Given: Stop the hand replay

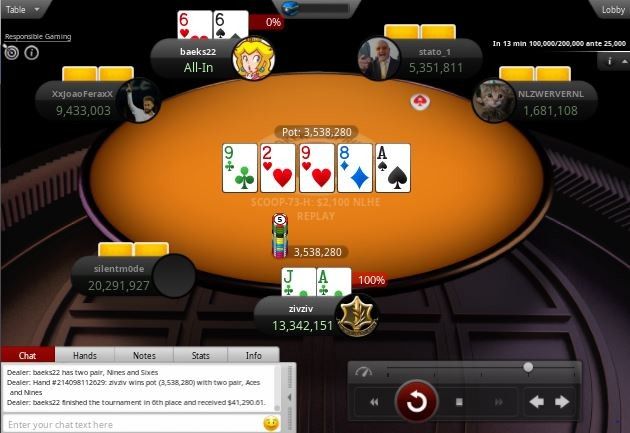Looking at the screenshot, I should (459, 402).
